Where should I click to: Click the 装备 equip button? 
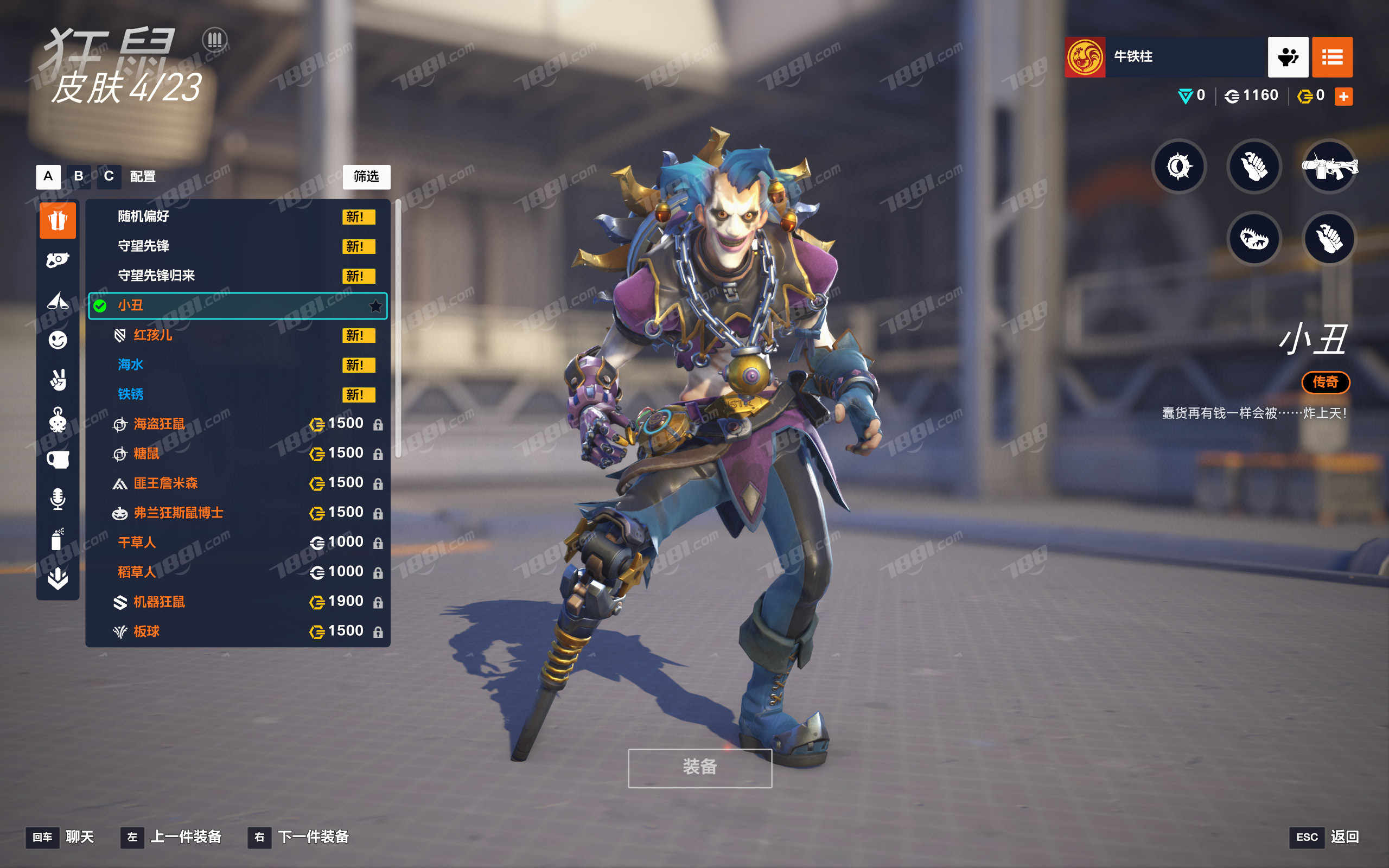[700, 768]
